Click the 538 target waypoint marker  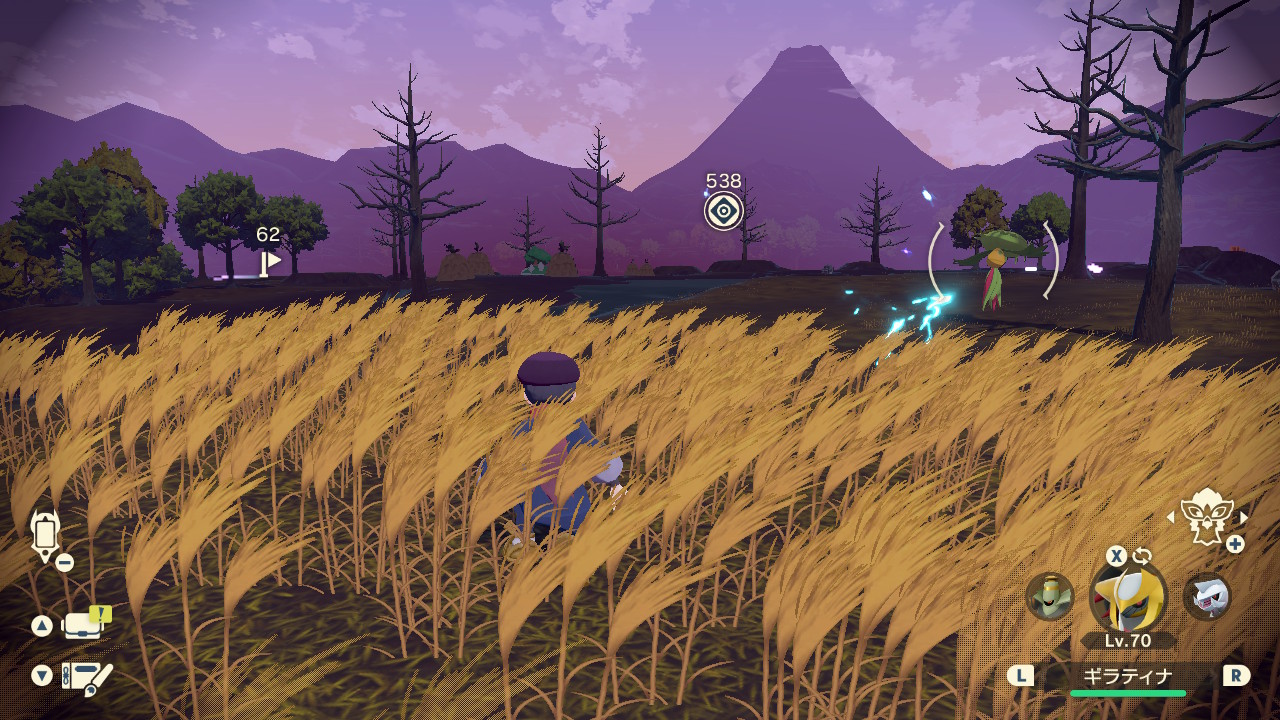pos(724,211)
